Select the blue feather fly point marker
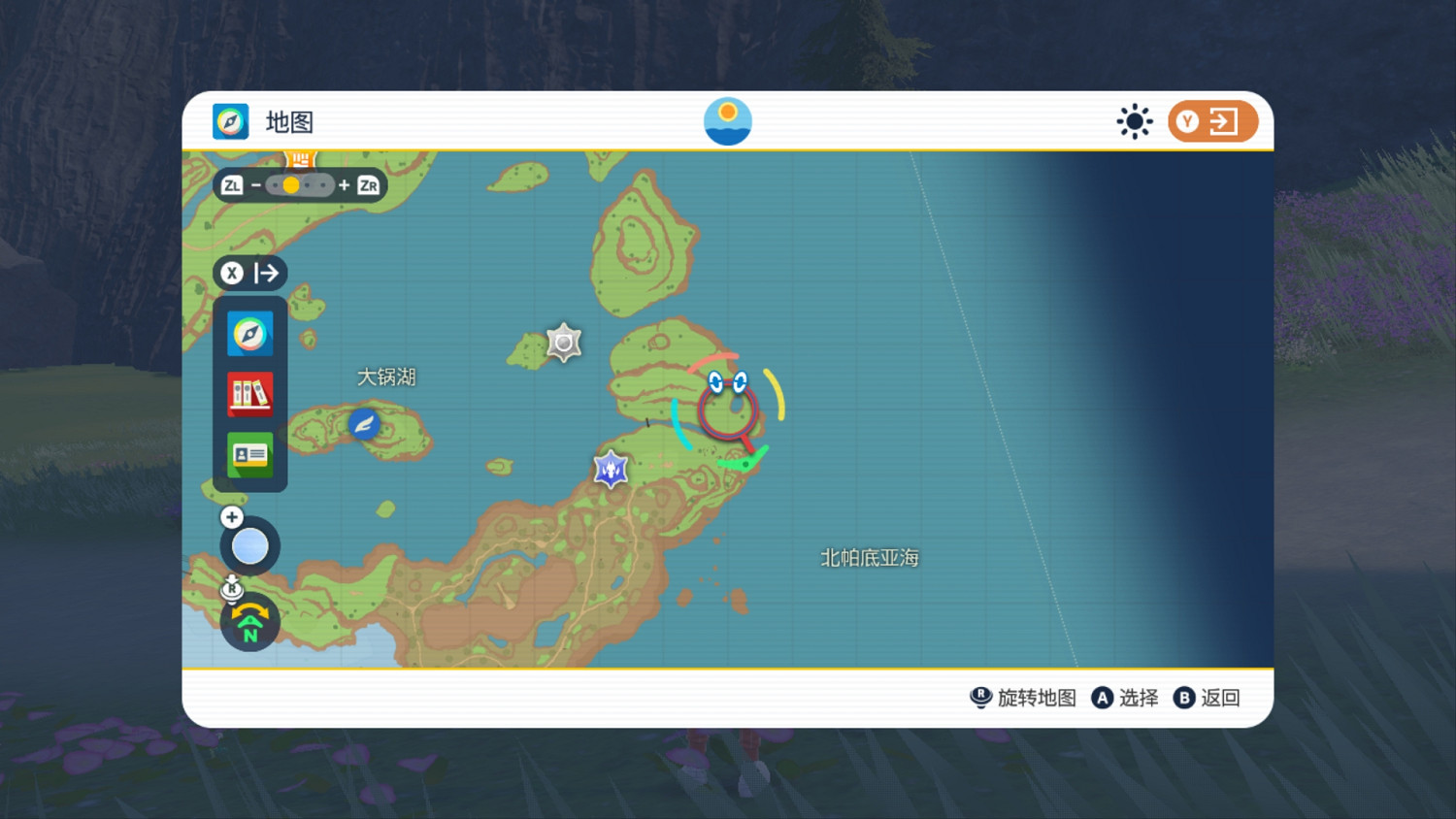The width and height of the screenshot is (1456, 819). point(364,424)
